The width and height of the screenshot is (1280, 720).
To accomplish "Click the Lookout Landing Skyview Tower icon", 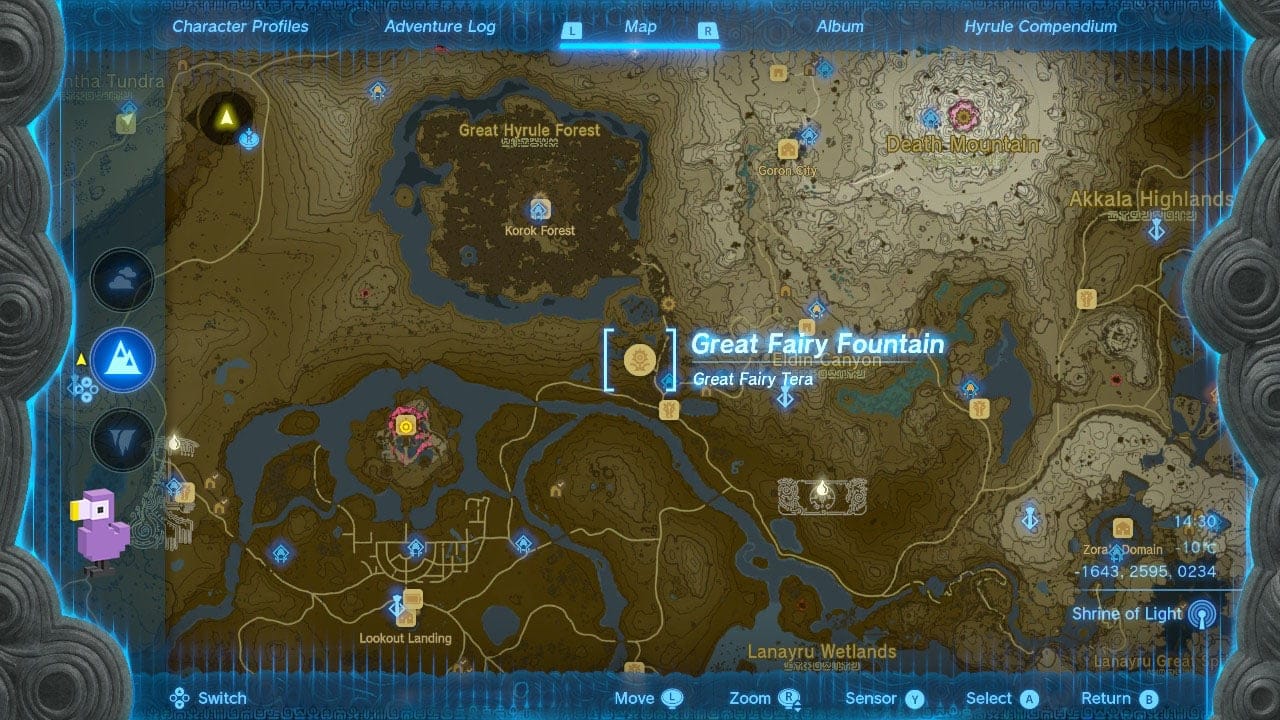I will click(395, 607).
